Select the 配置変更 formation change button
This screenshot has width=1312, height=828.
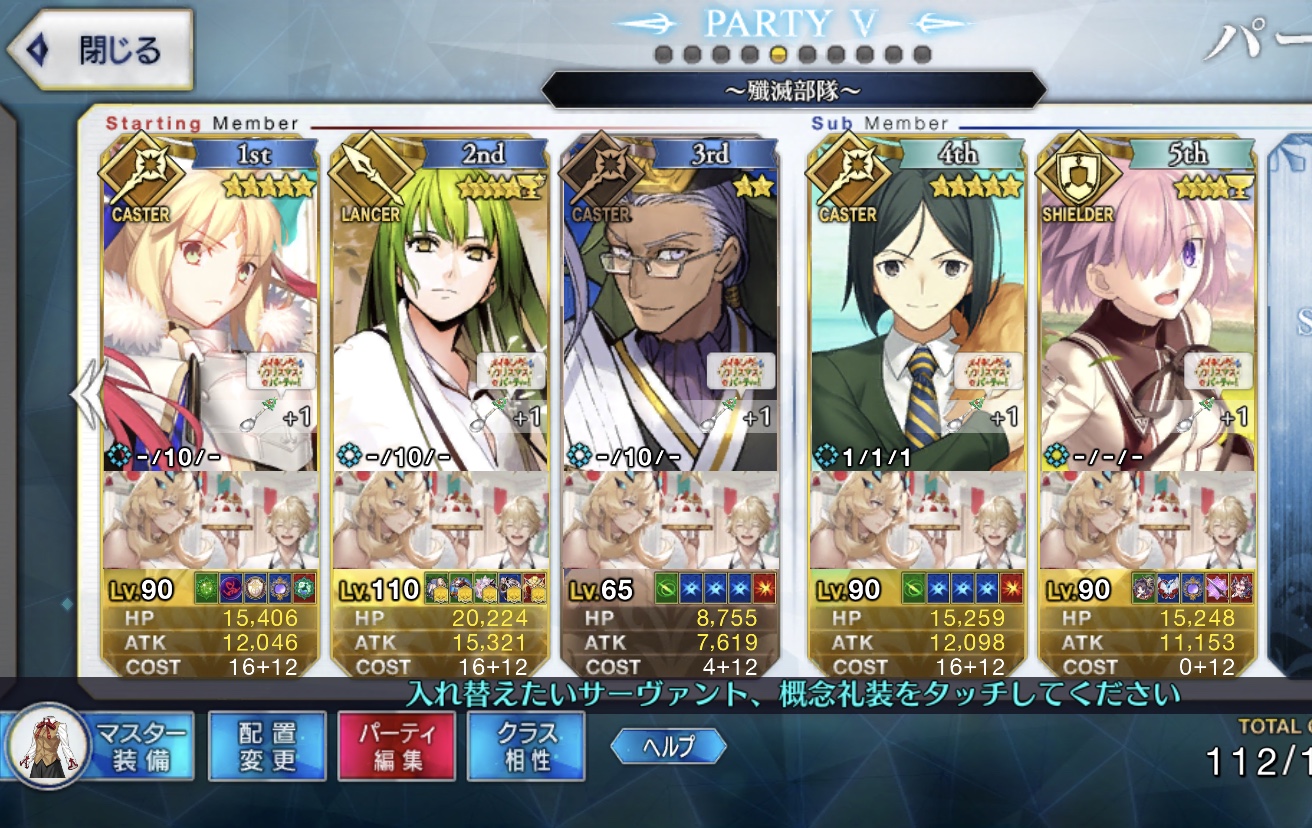[x=267, y=746]
